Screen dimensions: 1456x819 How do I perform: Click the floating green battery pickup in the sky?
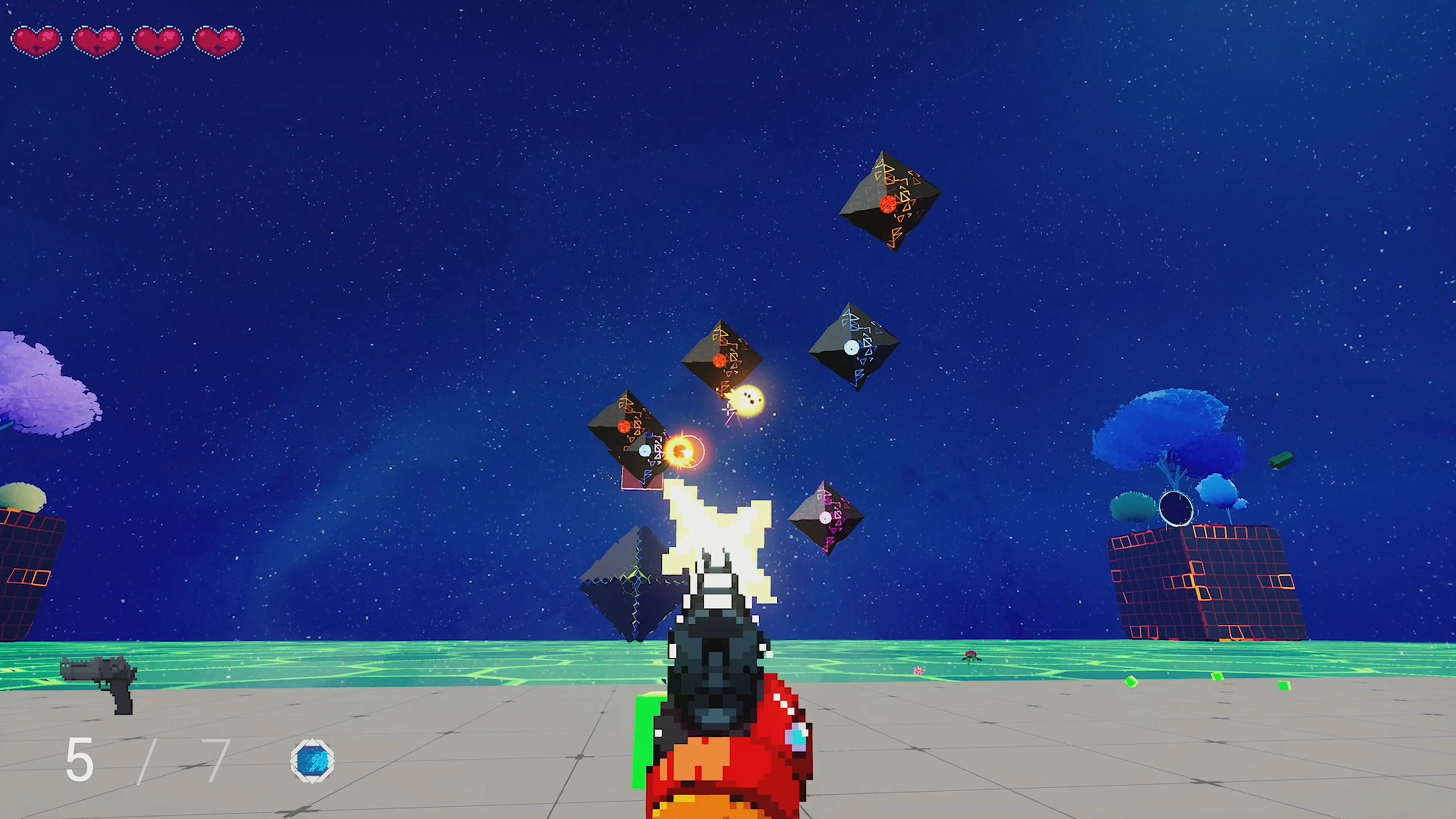click(x=1282, y=461)
